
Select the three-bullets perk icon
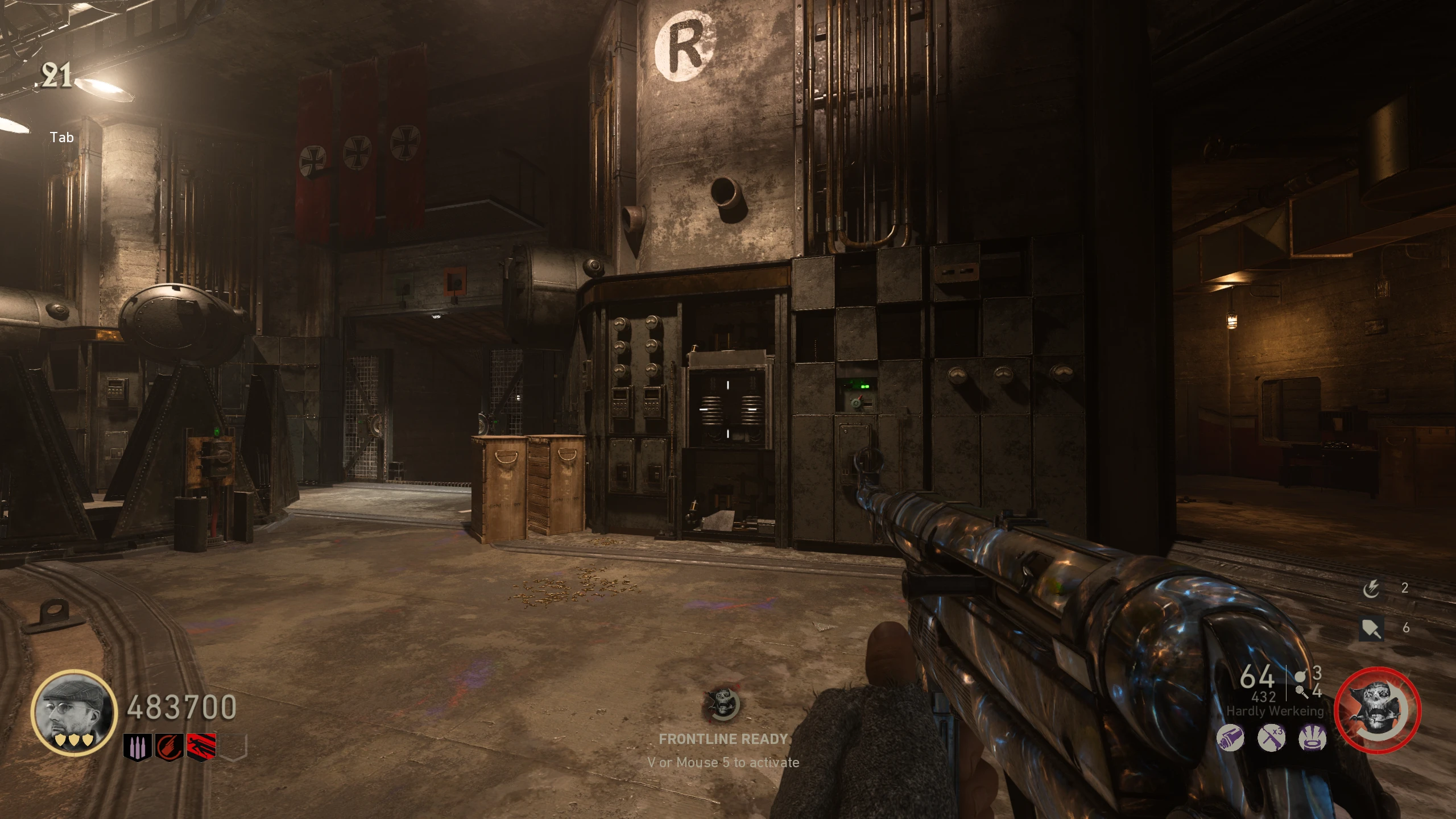[x=137, y=747]
